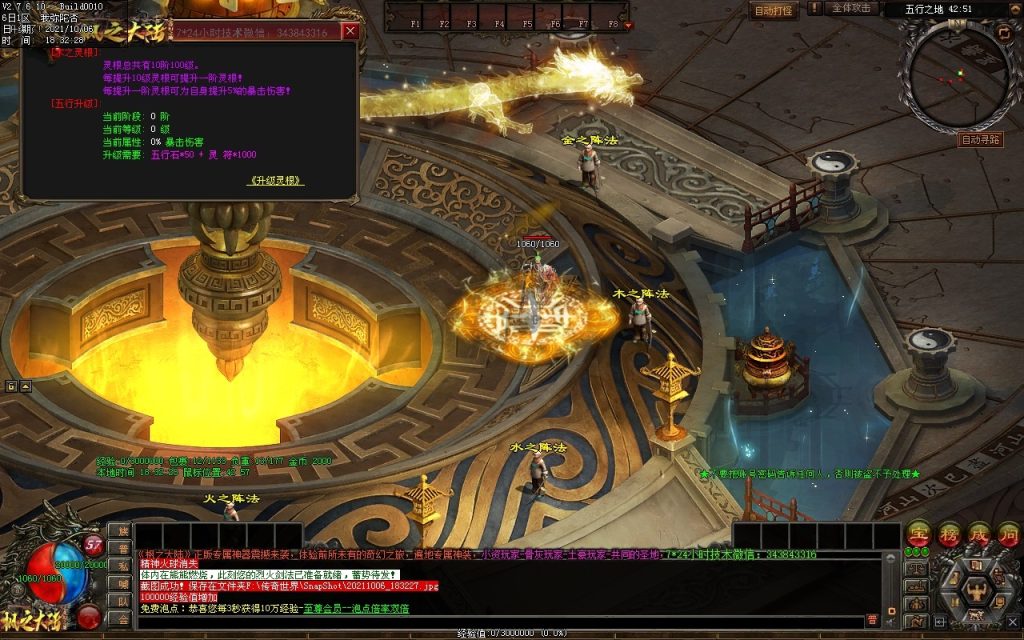Click the 至尊会员 membership link in chat
1024x640 pixels.
[x=318, y=608]
